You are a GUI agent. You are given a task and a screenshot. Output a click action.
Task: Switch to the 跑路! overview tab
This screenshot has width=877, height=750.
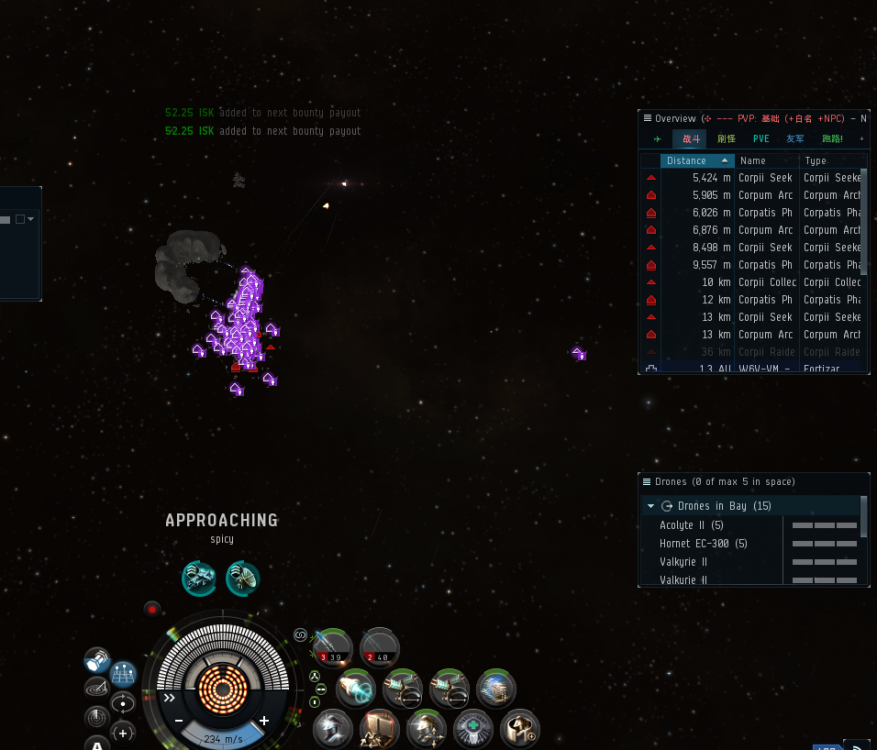pyautogui.click(x=832, y=139)
